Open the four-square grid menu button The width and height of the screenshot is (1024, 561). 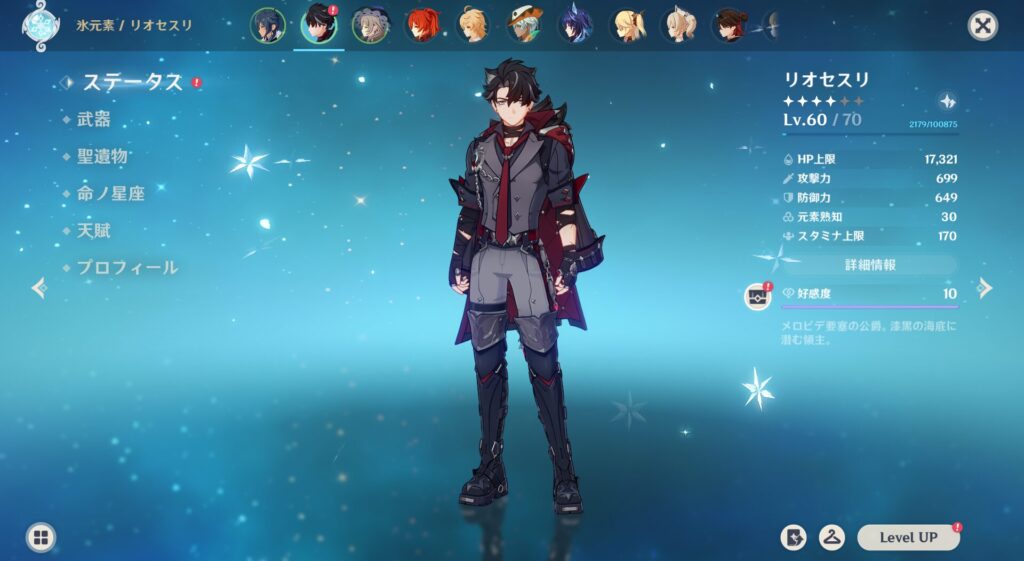pyautogui.click(x=40, y=537)
